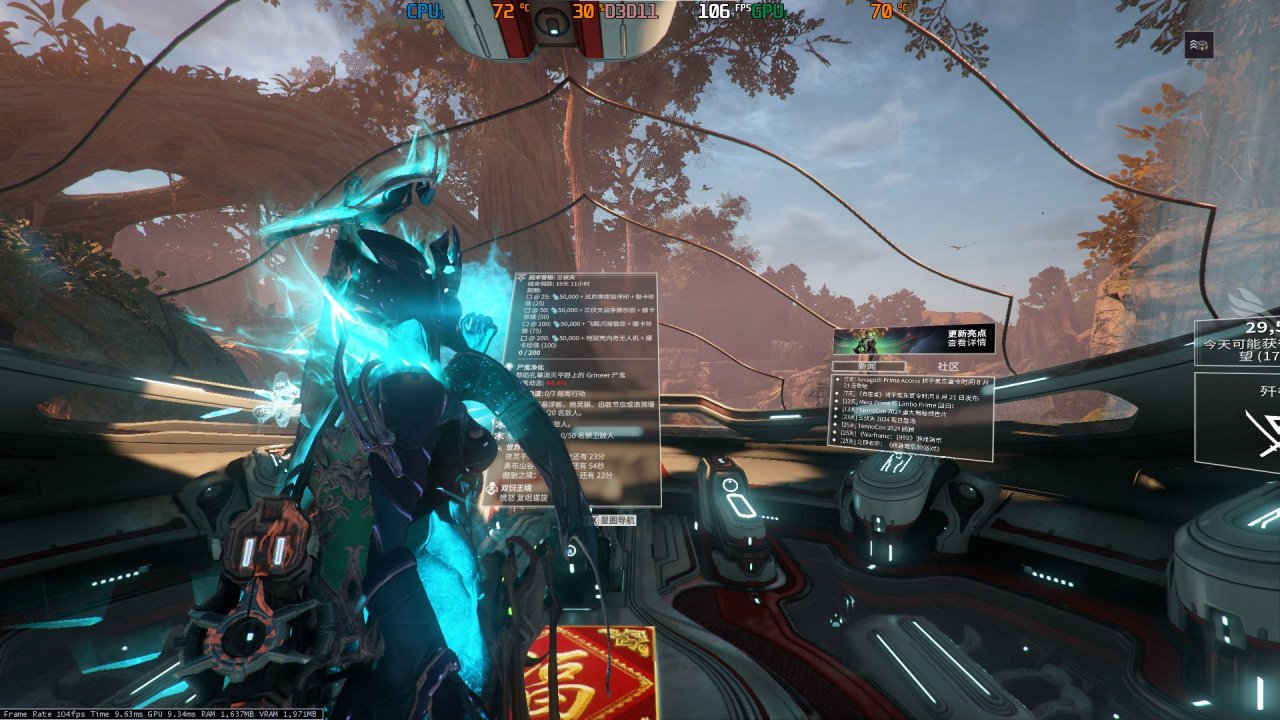The height and width of the screenshot is (720, 1280).
Task: Open the 星图导航 star chart navigation
Action: pyautogui.click(x=613, y=520)
